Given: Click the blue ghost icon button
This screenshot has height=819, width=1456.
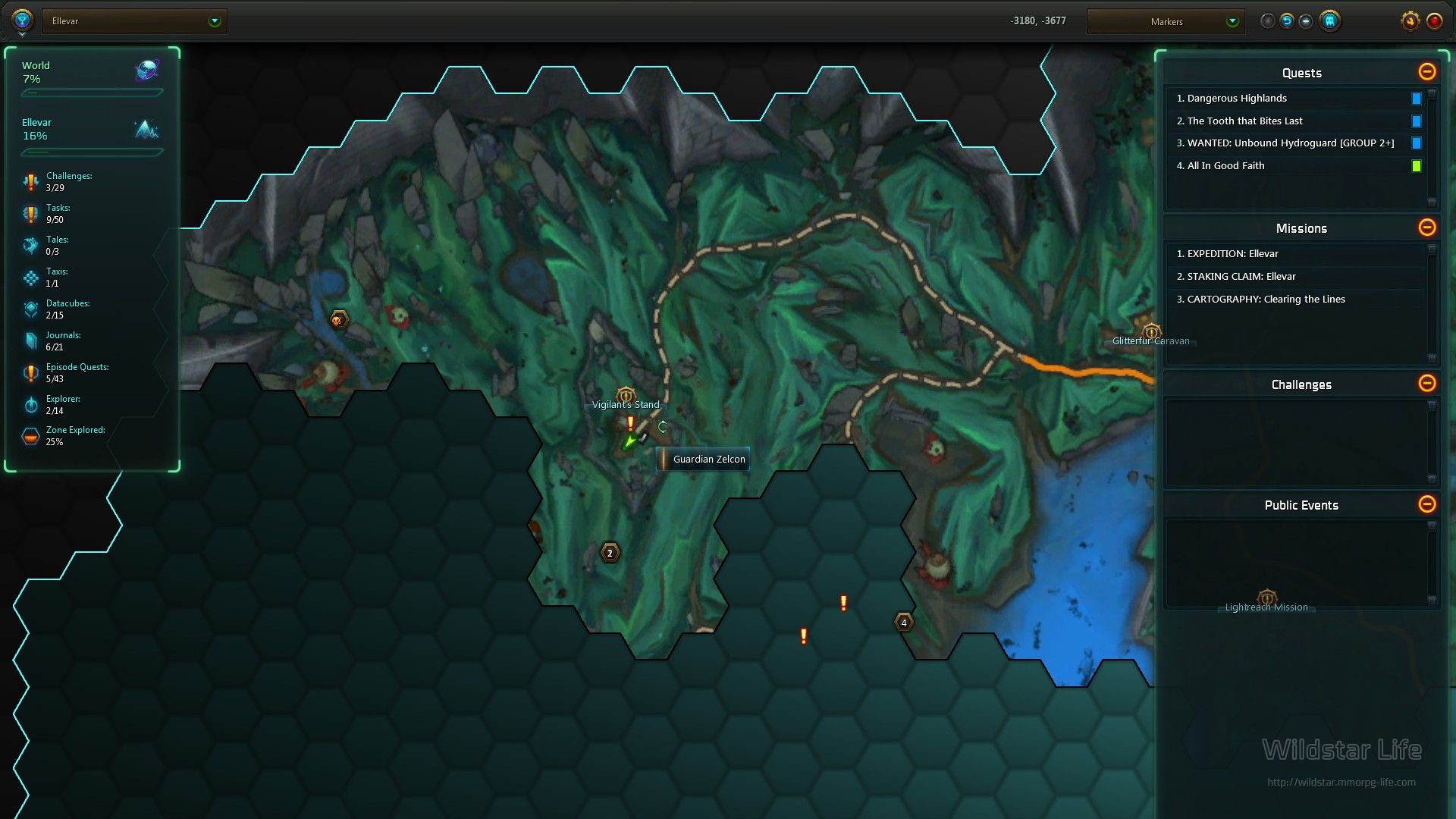Looking at the screenshot, I should [1329, 20].
